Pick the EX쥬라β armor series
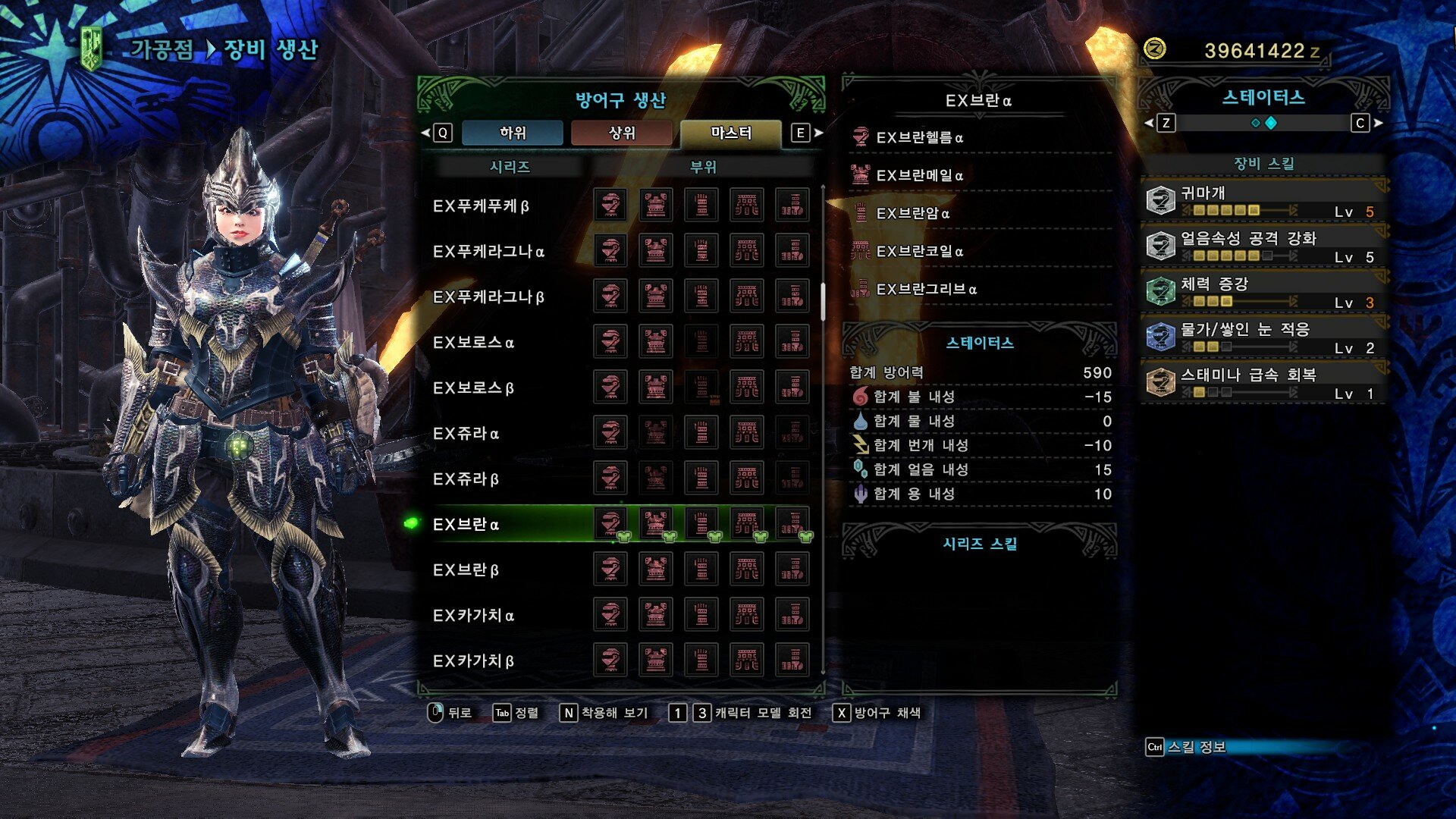The height and width of the screenshot is (819, 1456). tap(466, 479)
